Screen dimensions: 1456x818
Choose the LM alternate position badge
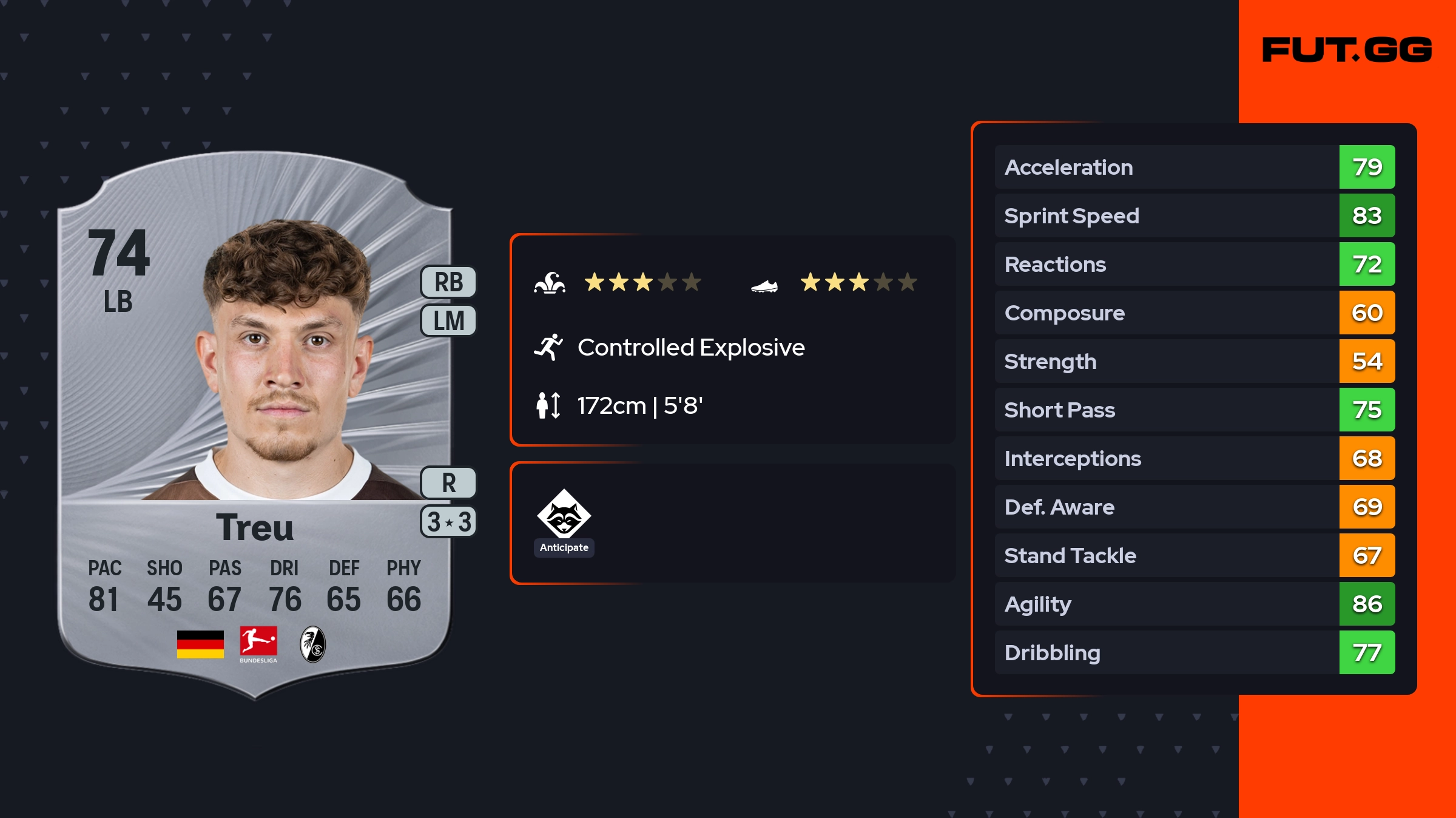[448, 320]
